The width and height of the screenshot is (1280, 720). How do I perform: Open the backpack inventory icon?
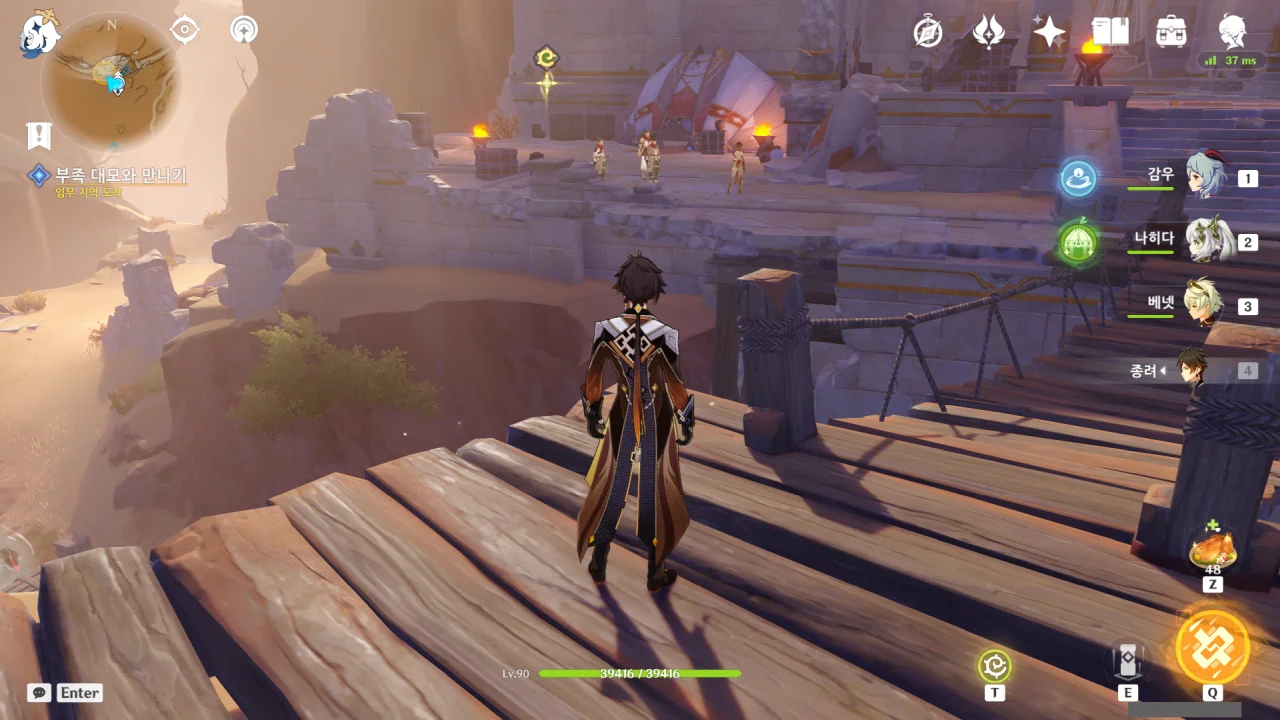1171,32
